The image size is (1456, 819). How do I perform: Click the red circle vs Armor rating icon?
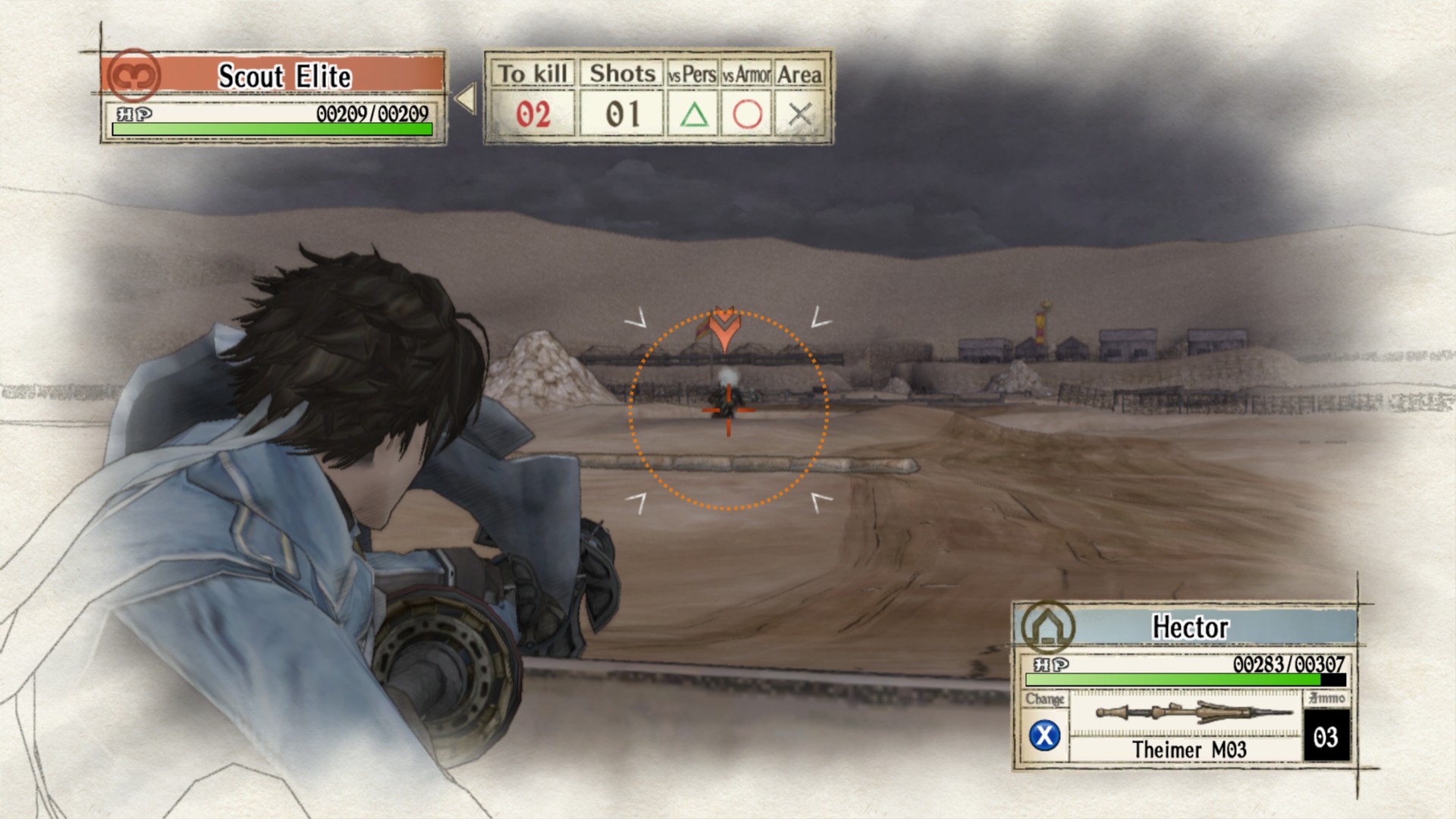point(745,113)
